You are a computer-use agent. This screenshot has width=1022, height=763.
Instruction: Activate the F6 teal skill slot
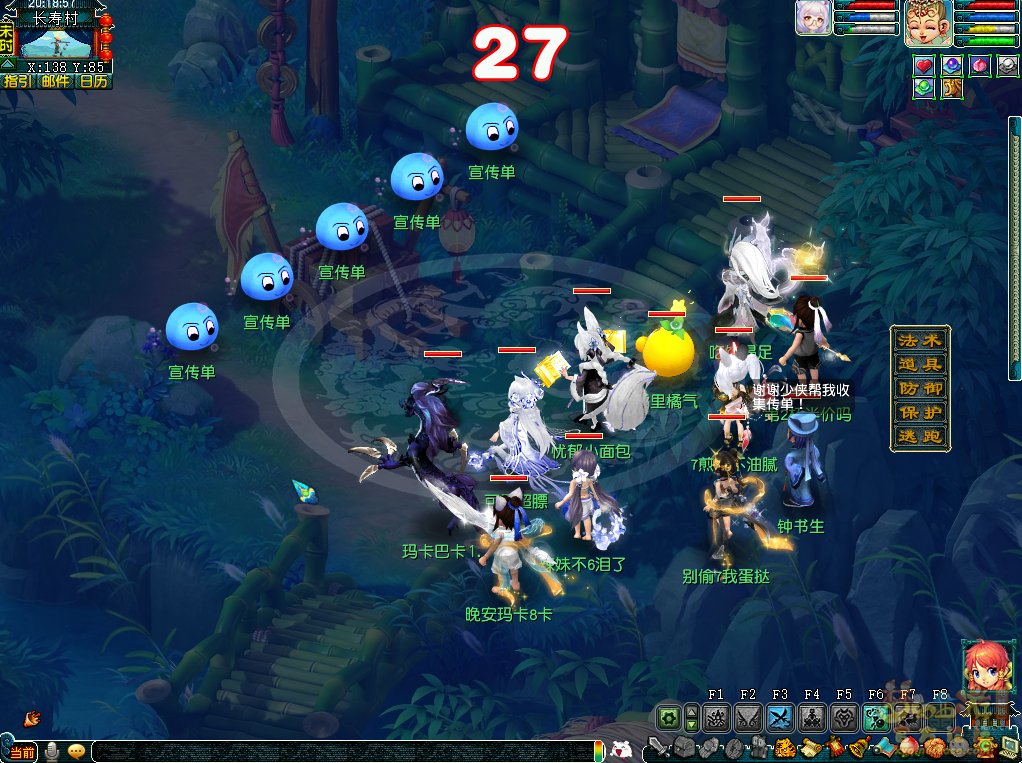(x=875, y=717)
